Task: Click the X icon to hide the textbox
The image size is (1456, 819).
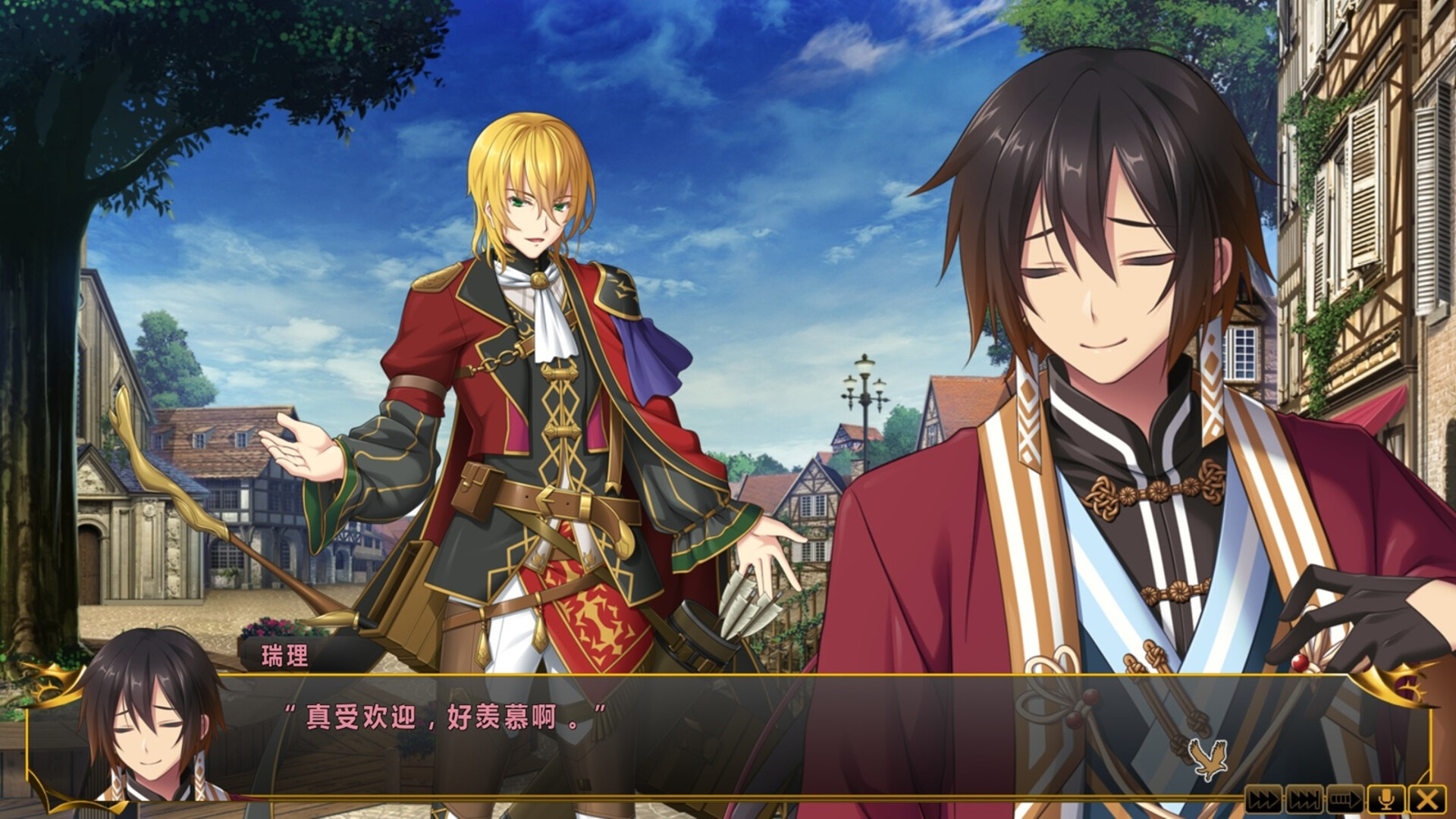Action: pyautogui.click(x=1427, y=799)
